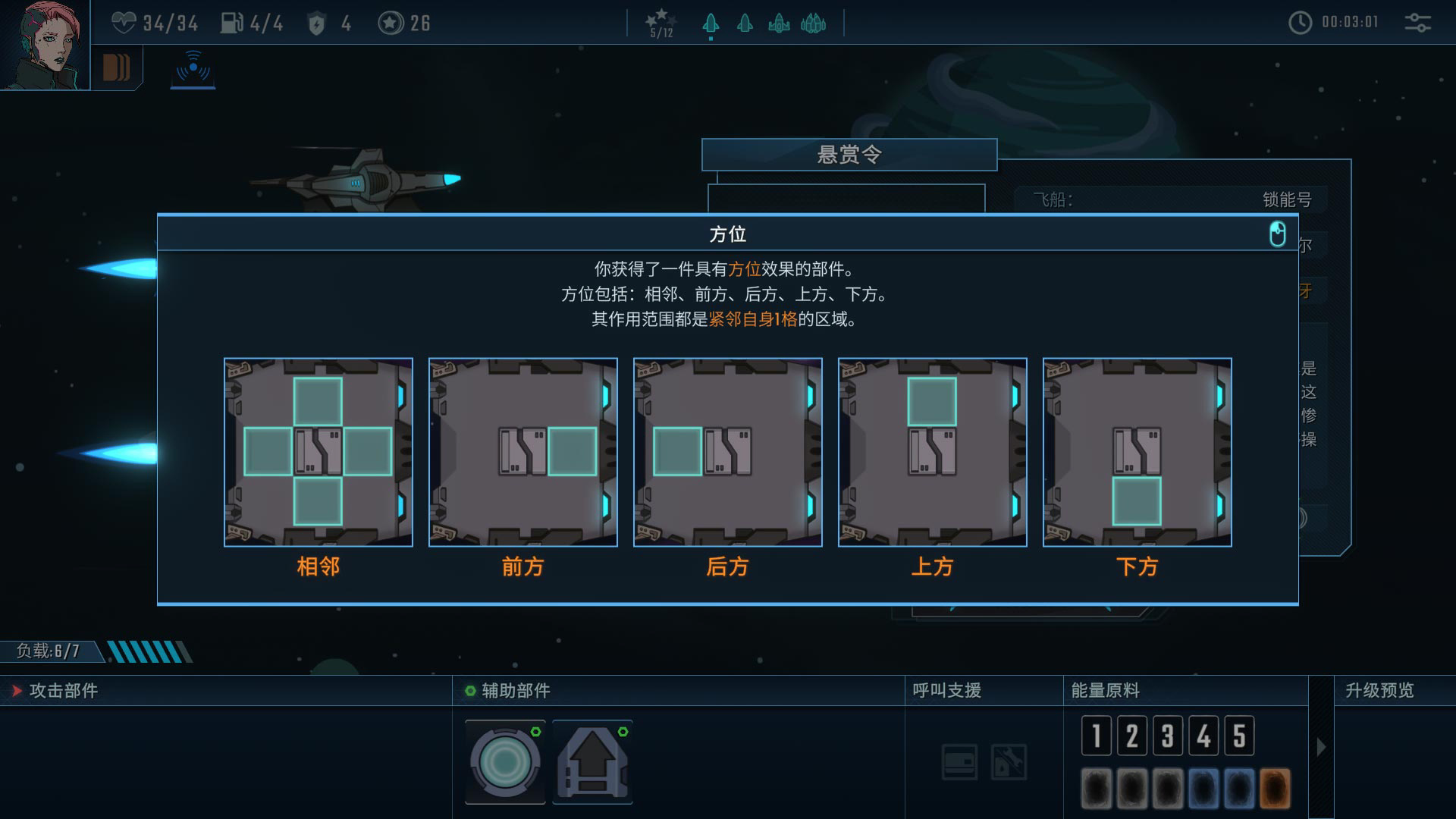Select the orange energy material slot

point(1275,788)
